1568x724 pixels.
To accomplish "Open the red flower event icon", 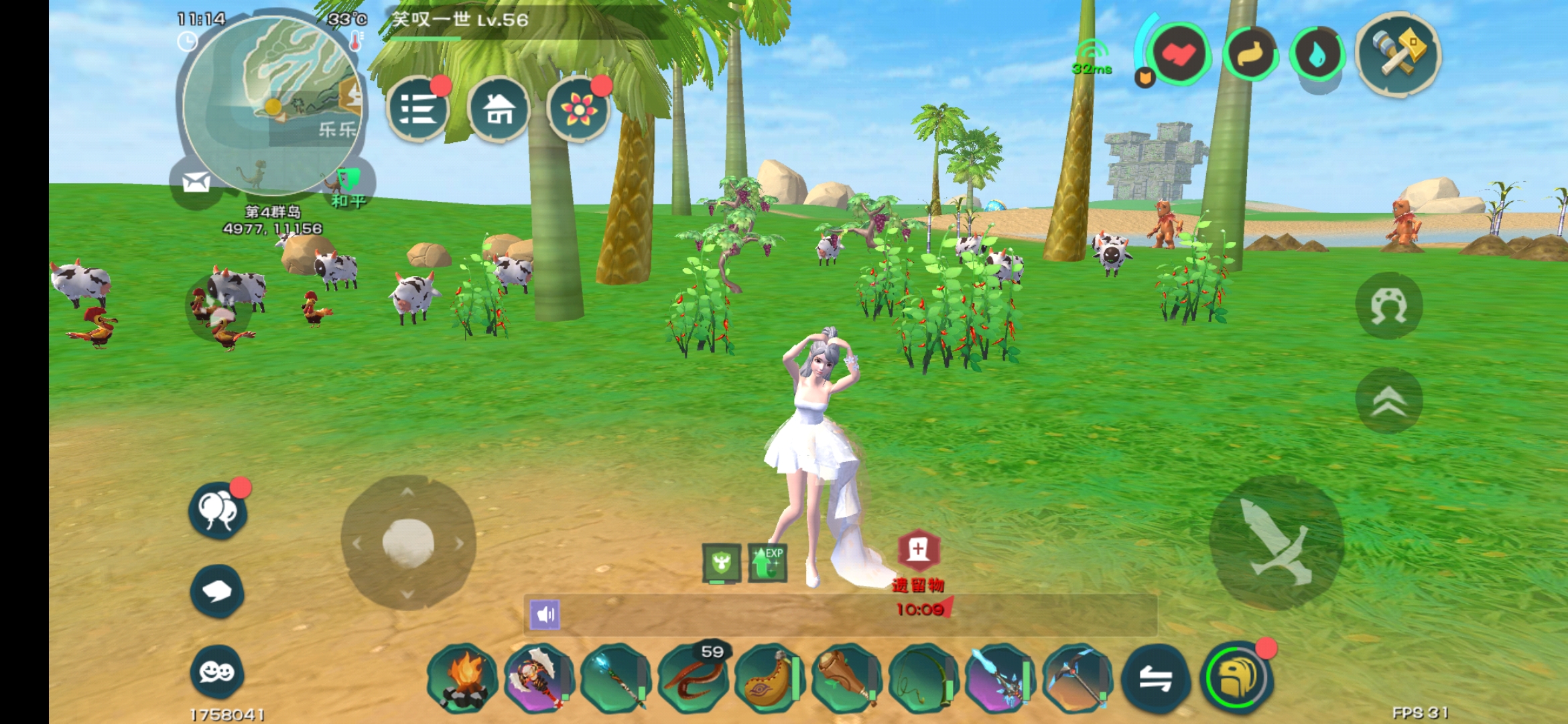I will click(x=578, y=109).
